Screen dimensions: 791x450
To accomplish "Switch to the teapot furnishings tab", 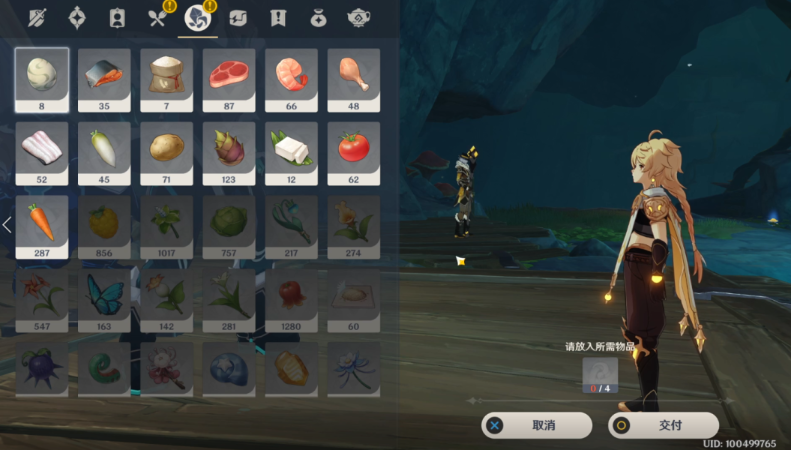I will (359, 17).
